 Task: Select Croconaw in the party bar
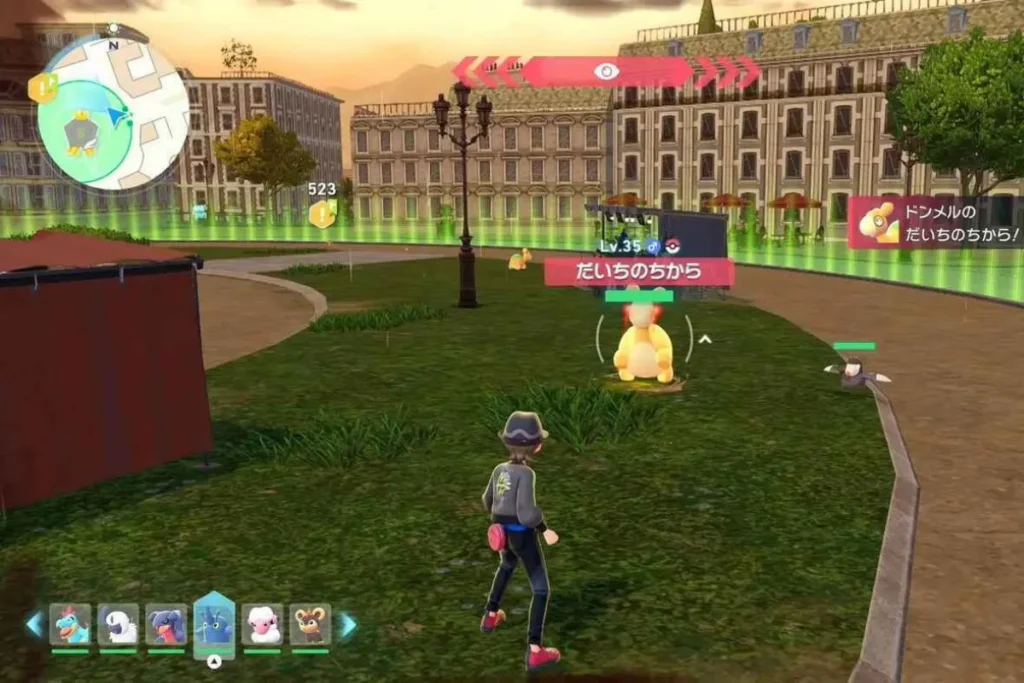pyautogui.click(x=70, y=624)
